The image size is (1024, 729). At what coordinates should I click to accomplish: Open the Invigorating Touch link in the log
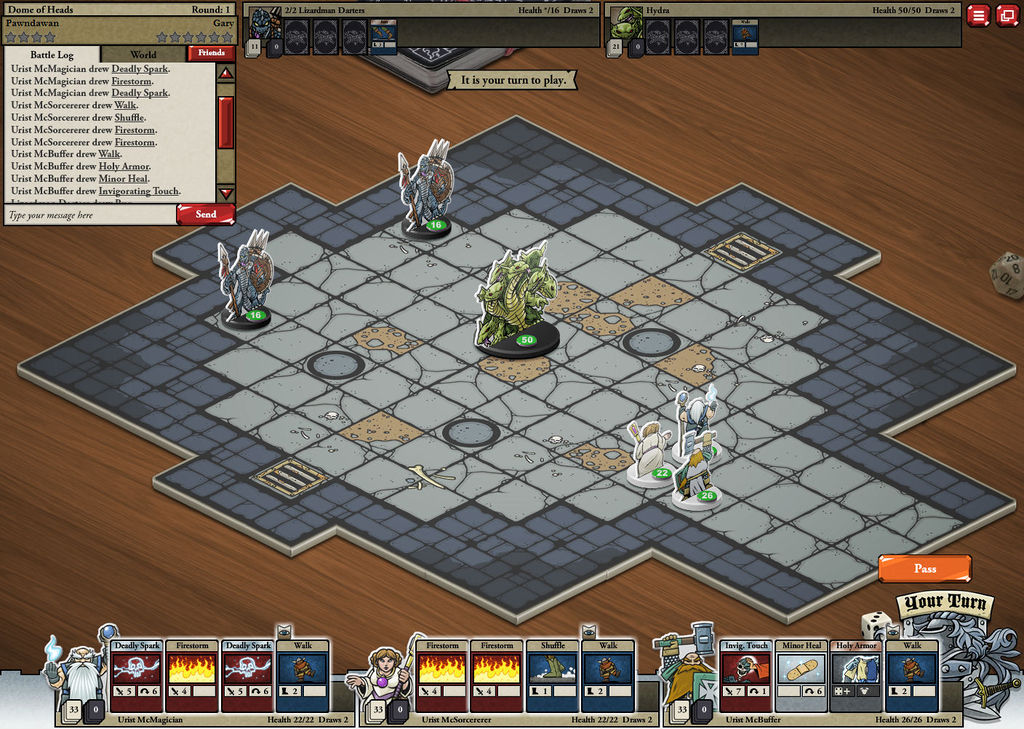point(138,191)
